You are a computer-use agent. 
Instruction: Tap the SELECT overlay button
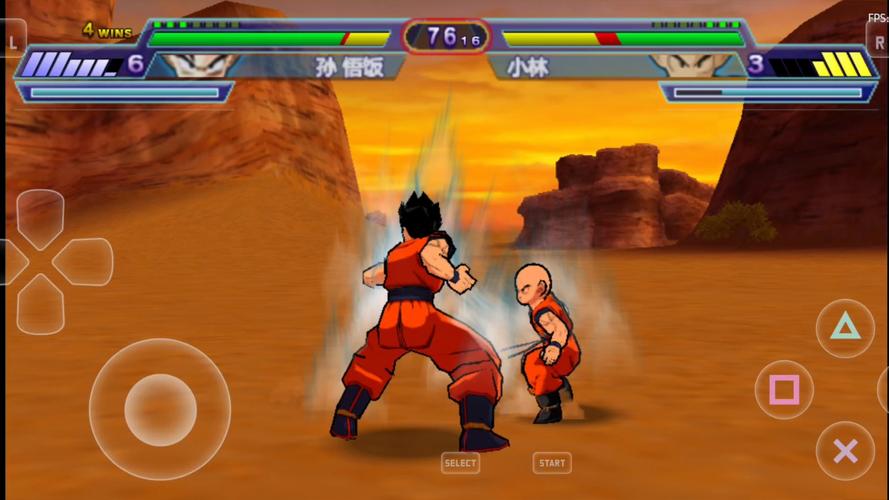[460, 463]
